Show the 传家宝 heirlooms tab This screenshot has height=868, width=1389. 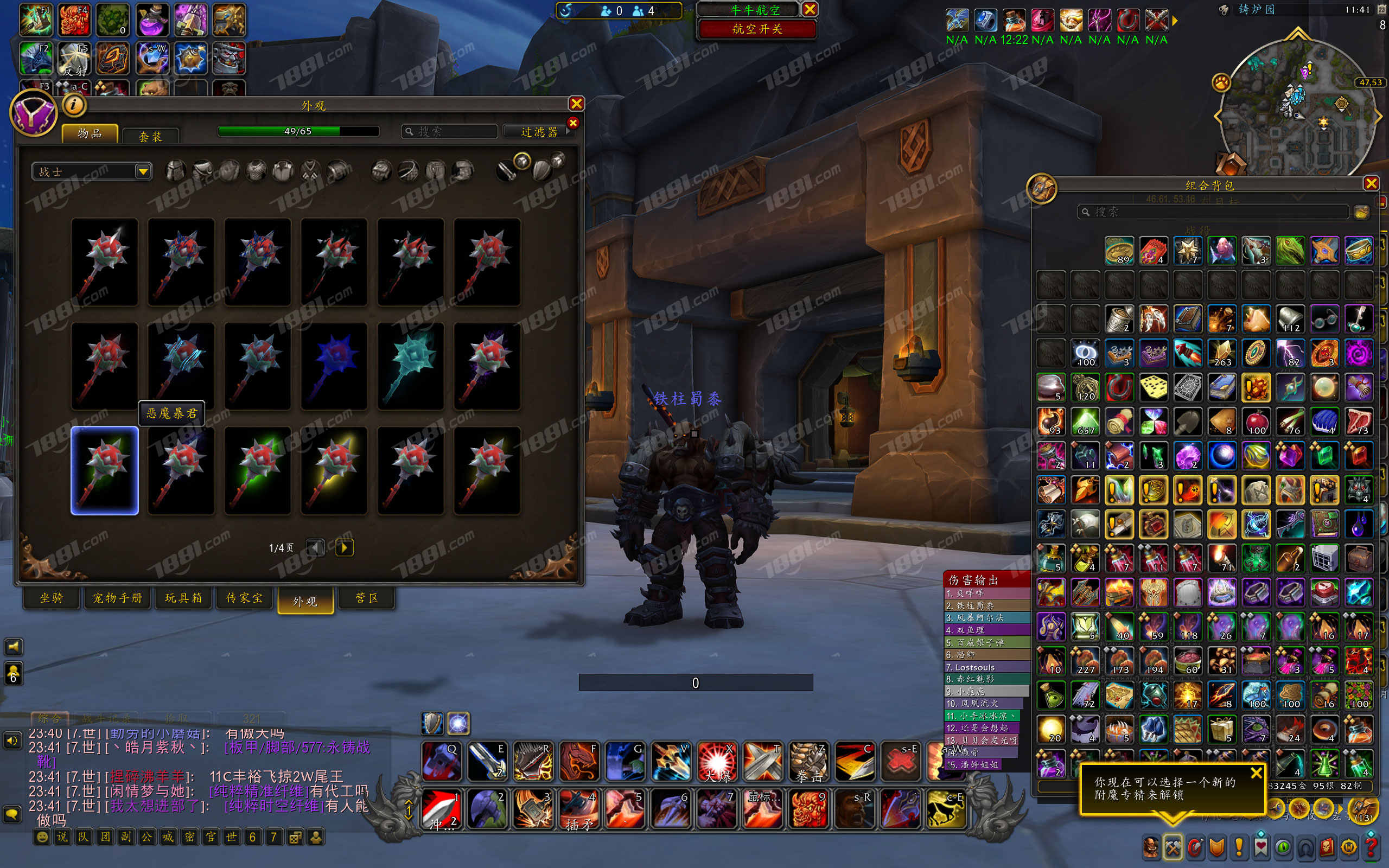click(x=245, y=598)
